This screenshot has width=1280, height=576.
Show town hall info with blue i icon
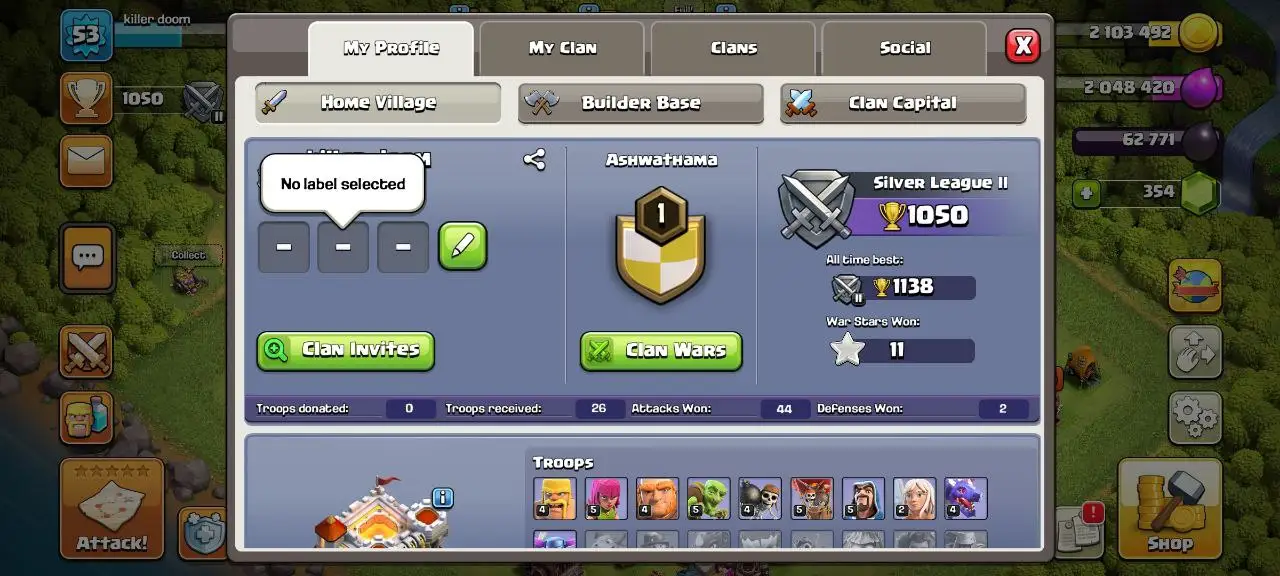pyautogui.click(x=443, y=497)
